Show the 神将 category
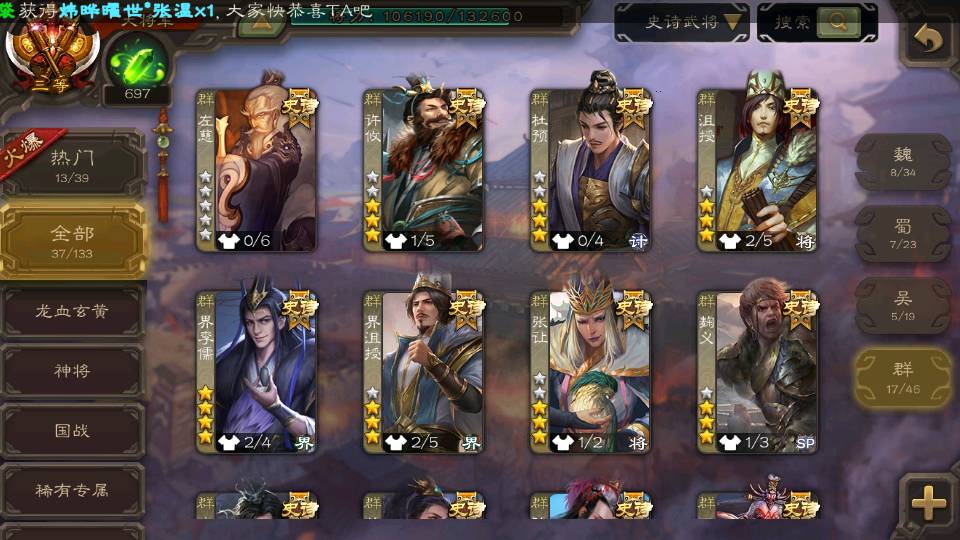960x540 pixels. point(72,371)
